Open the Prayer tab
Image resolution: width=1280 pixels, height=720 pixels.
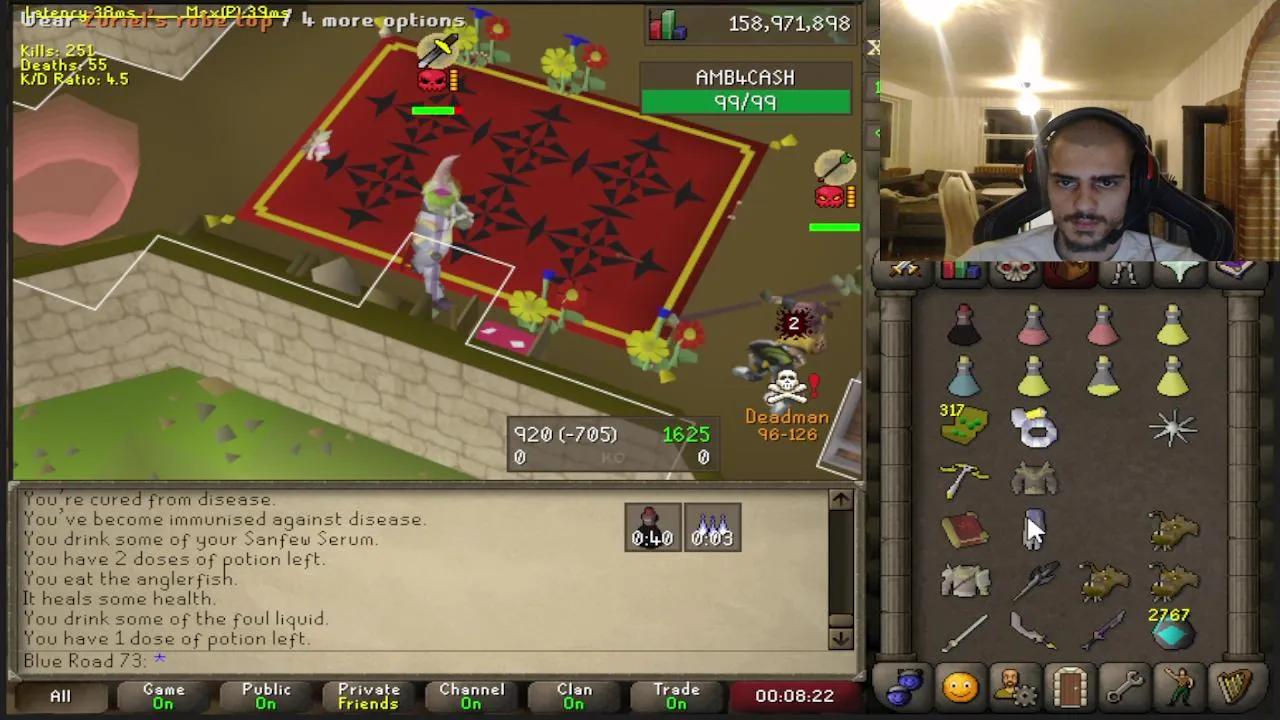(1180, 268)
